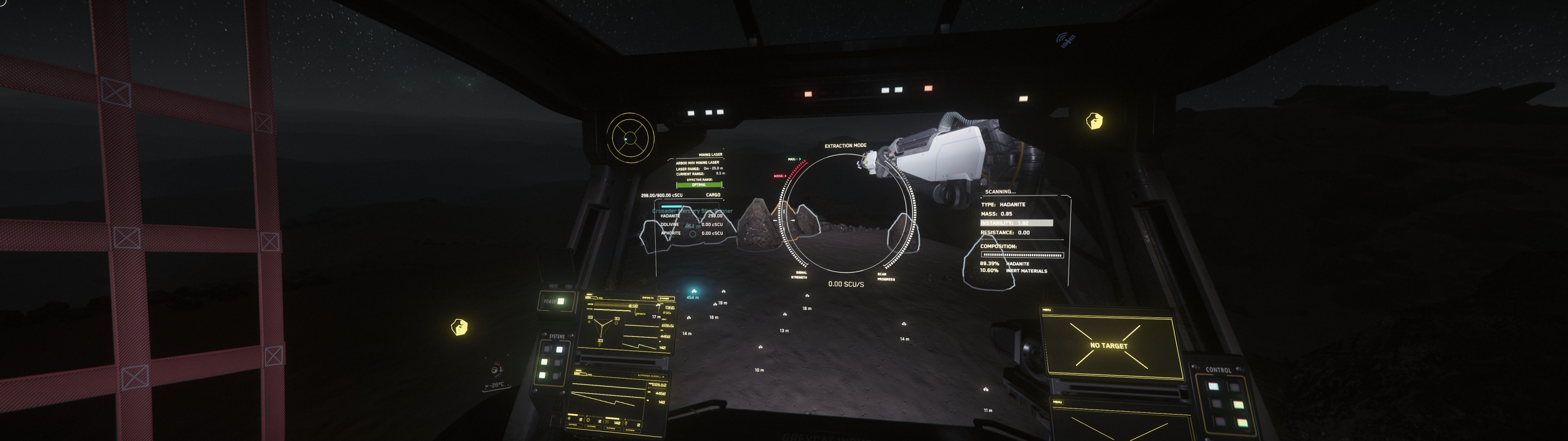1568x441 pixels.
Task: Click the INSTABILITY 1.92 progress bar
Action: tap(1016, 223)
